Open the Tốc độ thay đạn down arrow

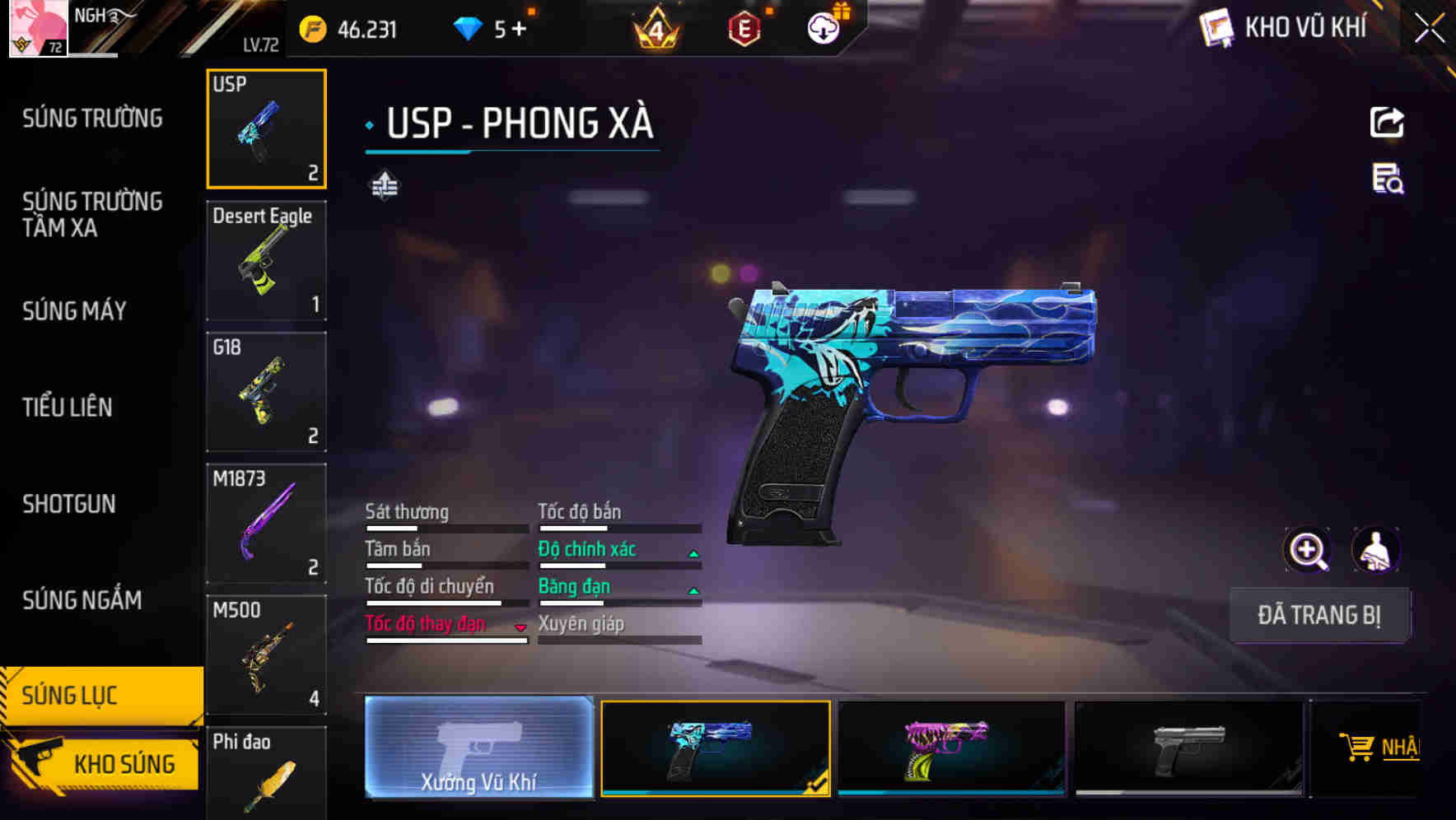[520, 627]
